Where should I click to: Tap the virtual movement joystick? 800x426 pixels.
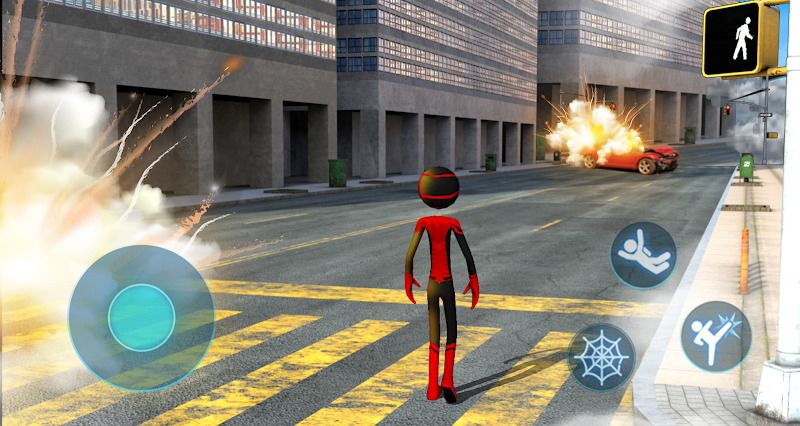click(x=141, y=316)
